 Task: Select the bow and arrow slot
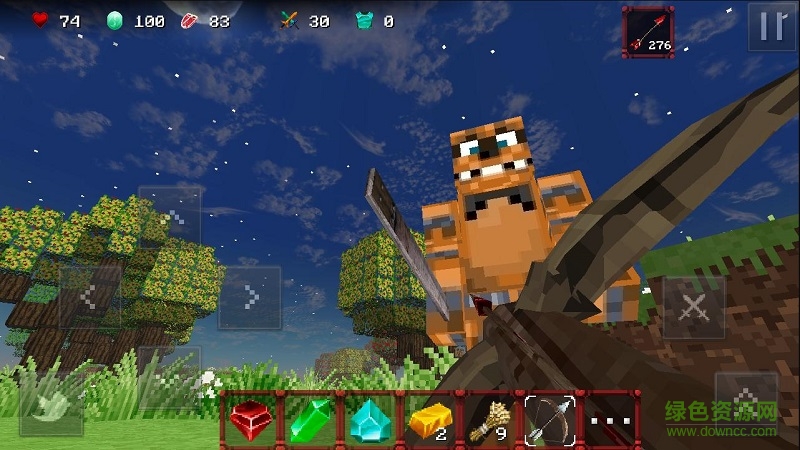[551, 419]
